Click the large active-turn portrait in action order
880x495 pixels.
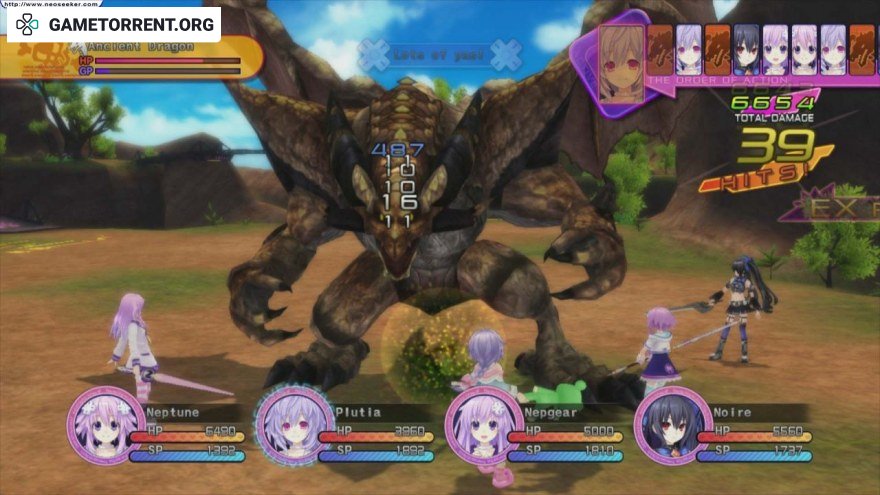(x=621, y=63)
